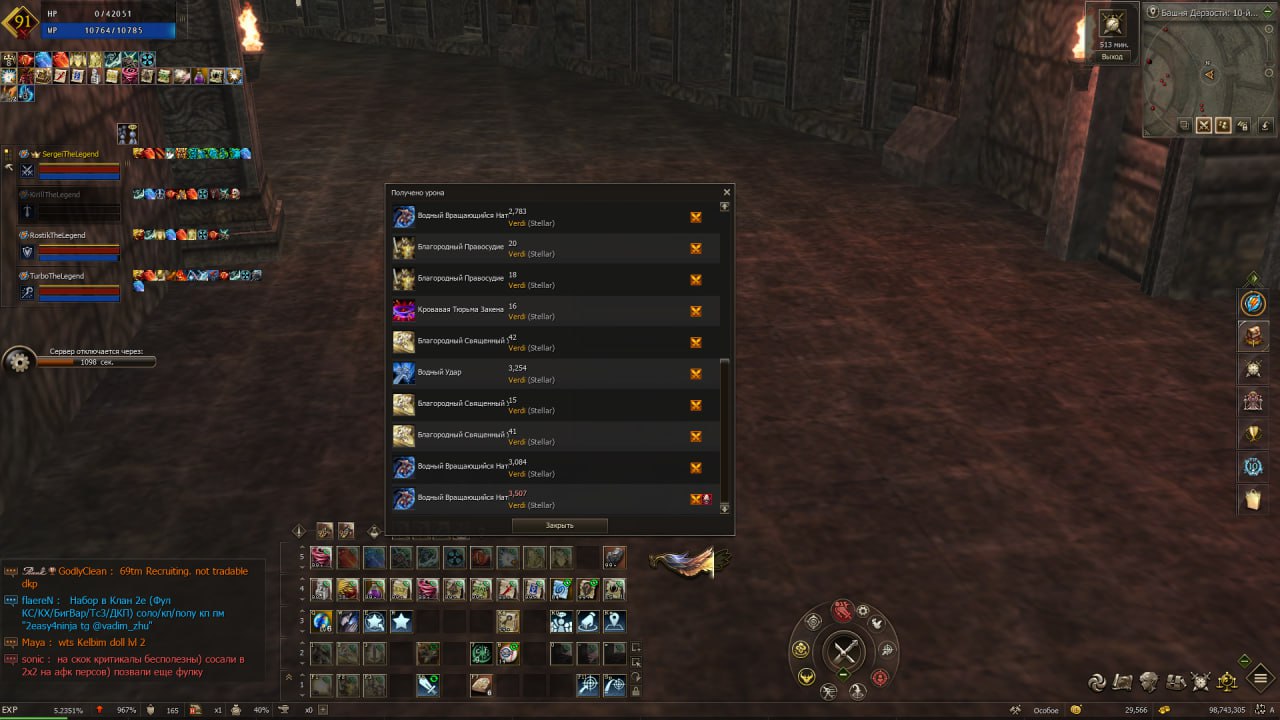Click the lightning bolt side menu icon
Screen dimensions: 1280x720
click(x=1253, y=302)
